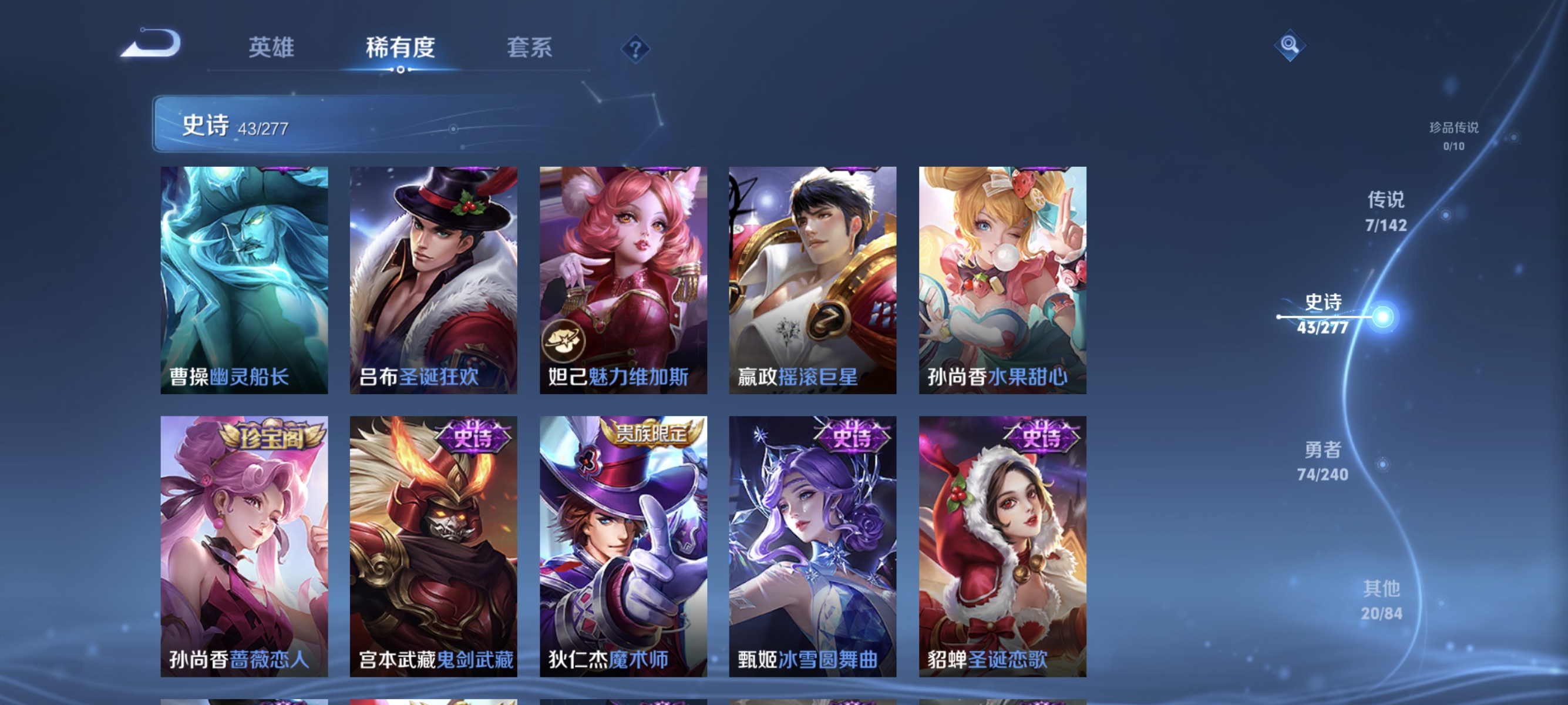1568x705 pixels.
Task: Click the question mark help icon
Action: tap(635, 49)
